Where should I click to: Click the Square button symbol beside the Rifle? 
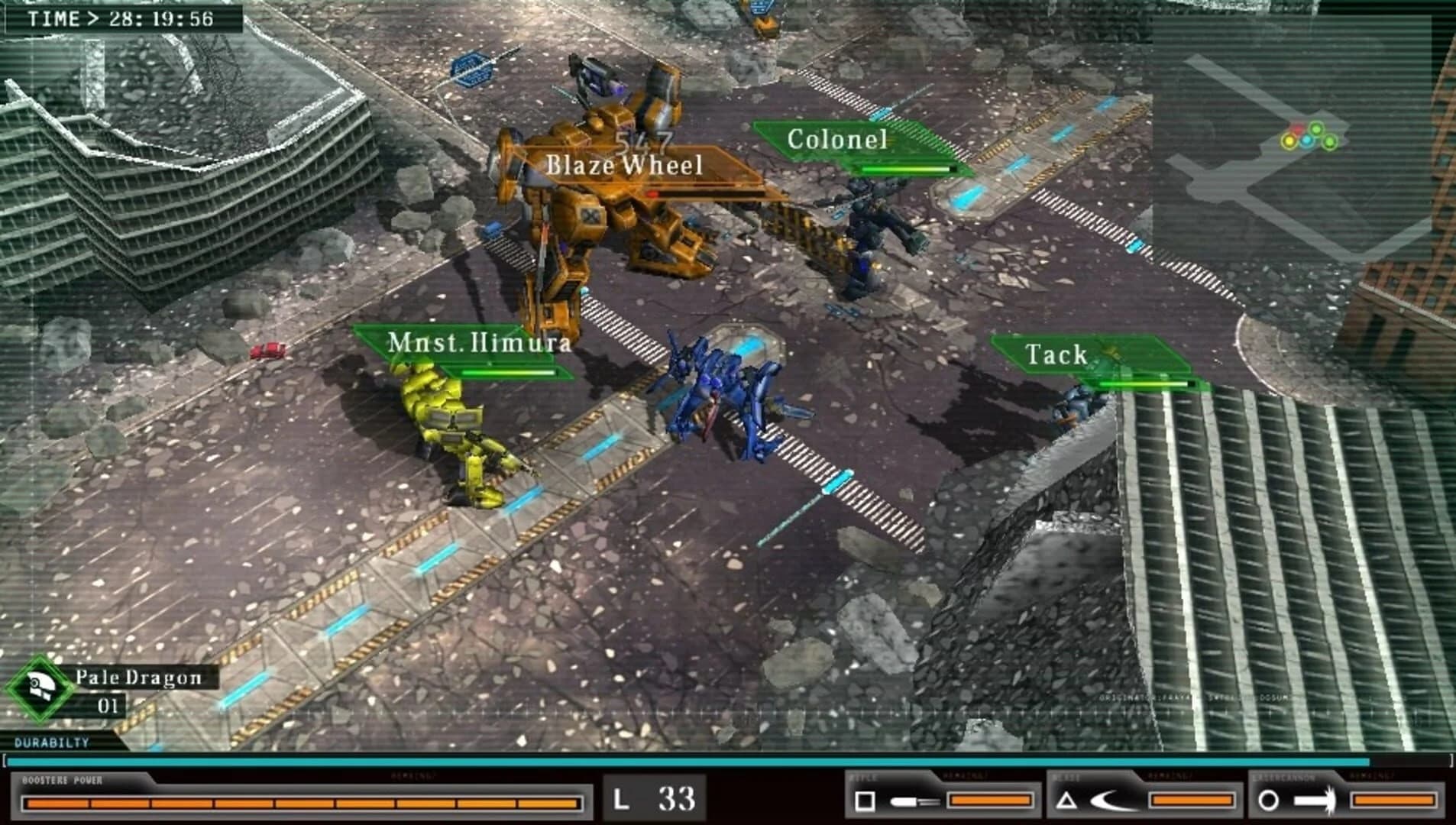click(x=865, y=799)
